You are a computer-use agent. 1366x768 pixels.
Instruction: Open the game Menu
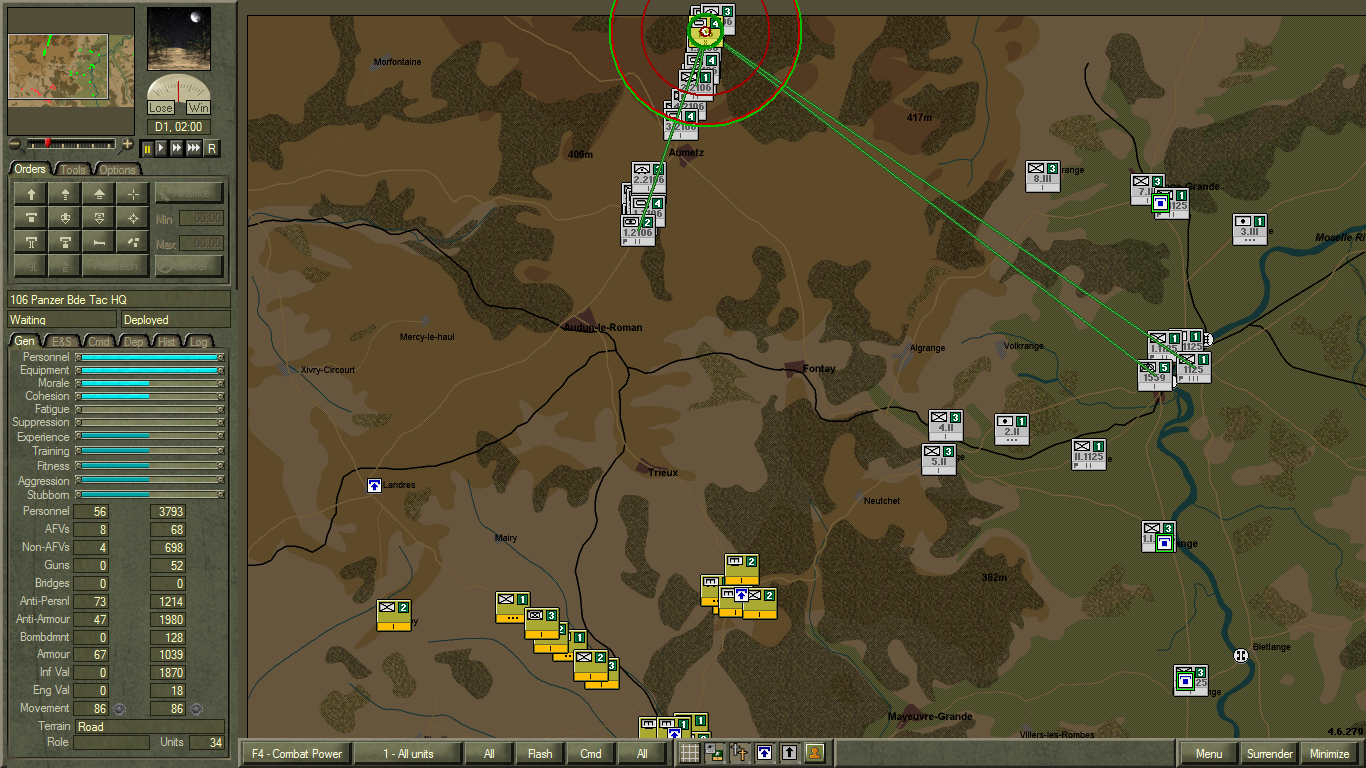[1207, 754]
